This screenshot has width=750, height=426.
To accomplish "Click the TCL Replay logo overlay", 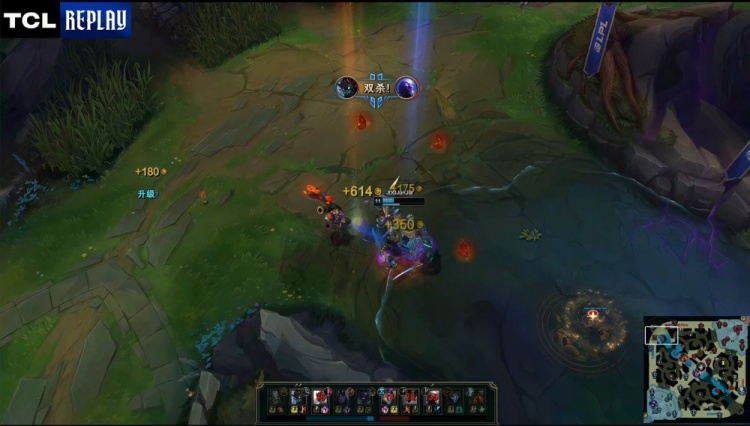I will coord(66,19).
